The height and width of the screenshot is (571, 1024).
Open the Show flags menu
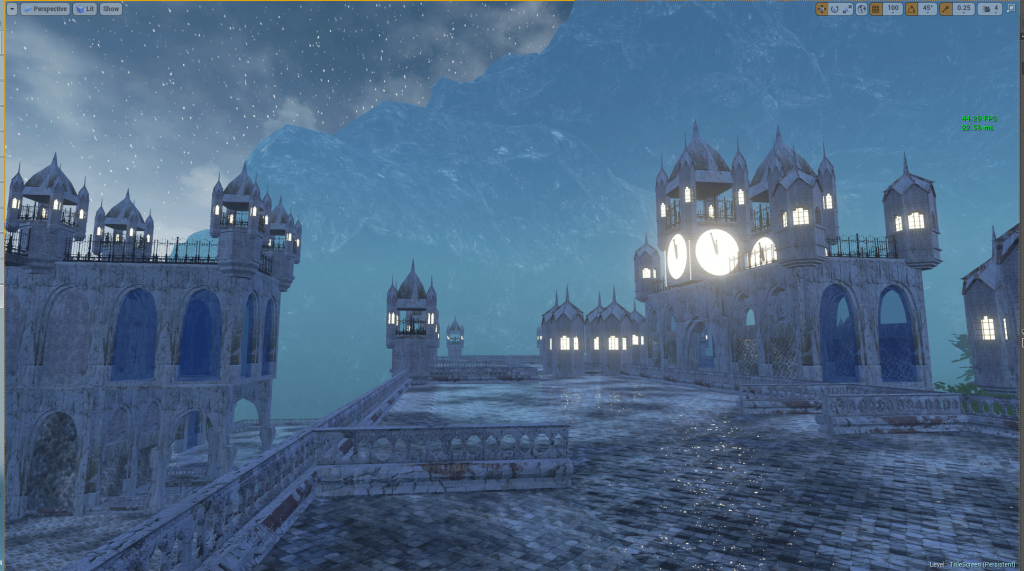111,9
